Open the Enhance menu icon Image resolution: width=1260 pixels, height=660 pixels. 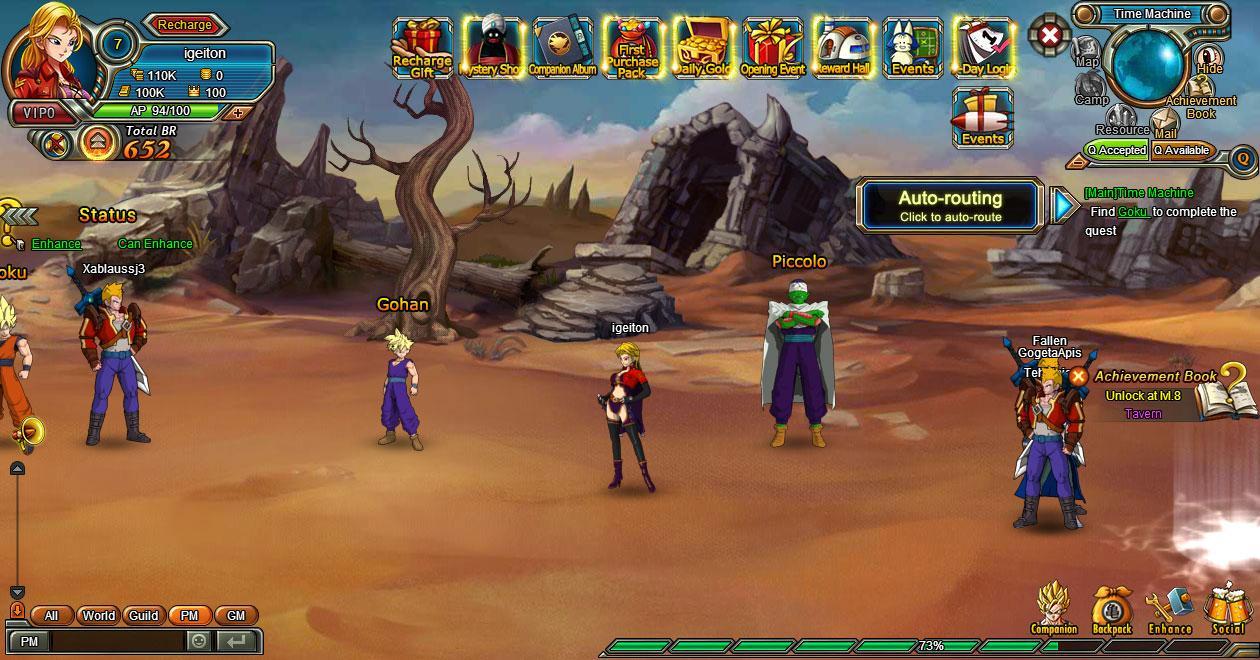click(x=1170, y=608)
